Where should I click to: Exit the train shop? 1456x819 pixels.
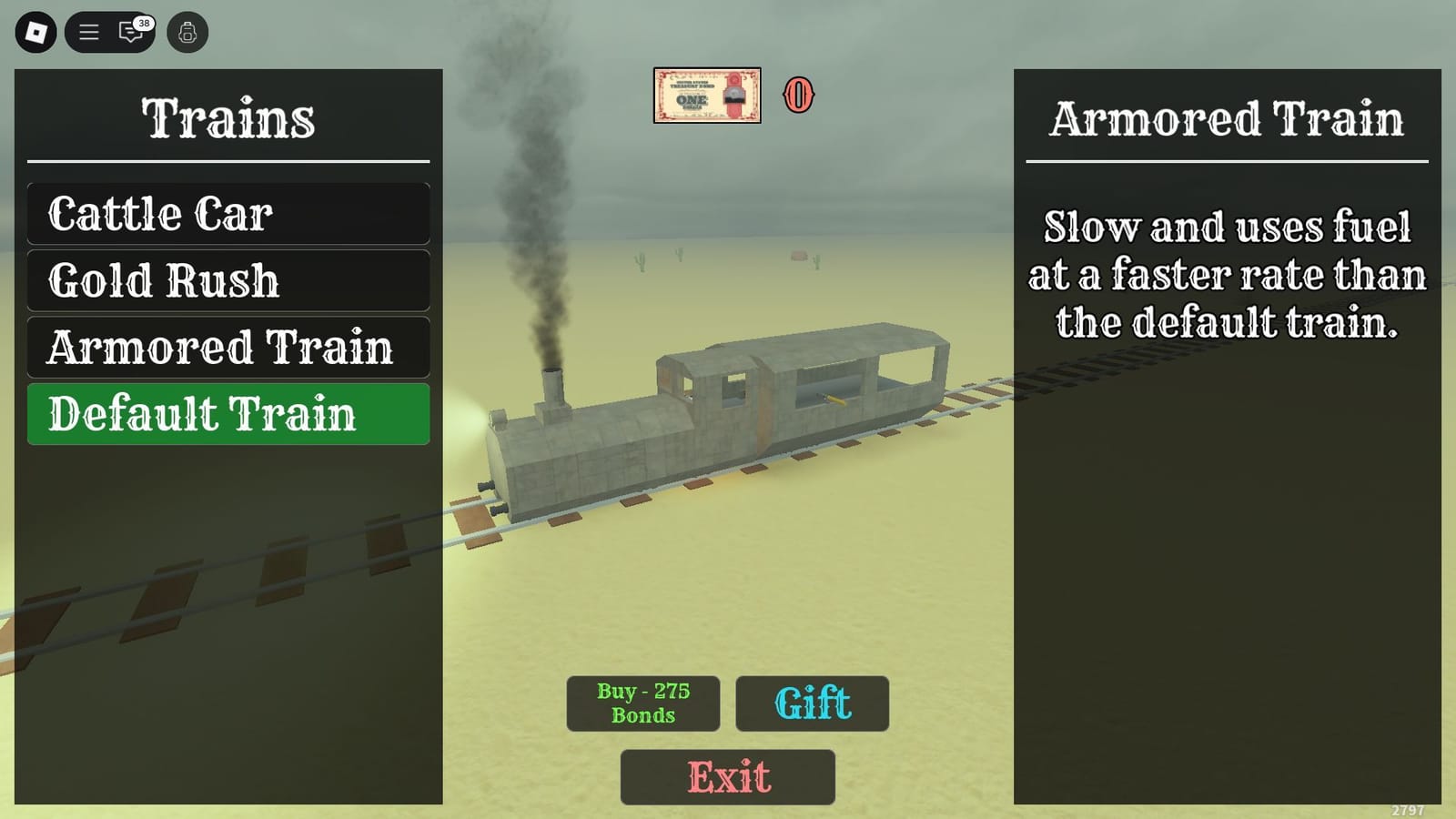726,778
